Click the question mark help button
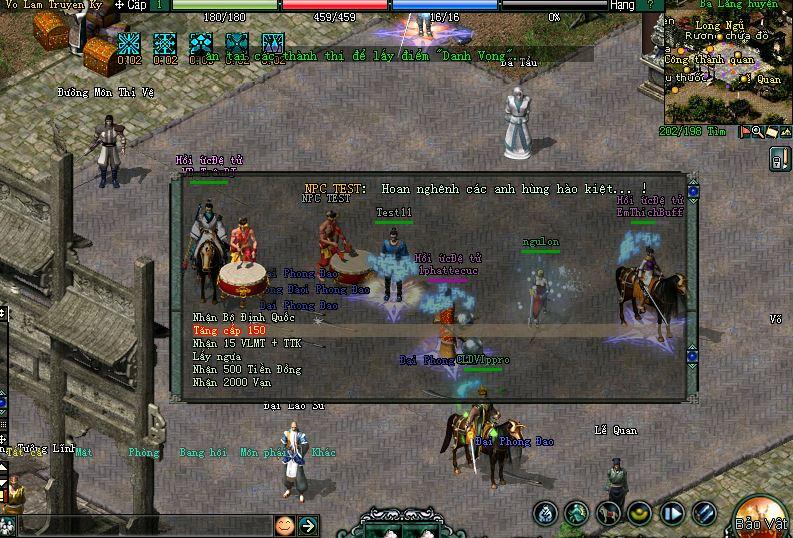 point(650,5)
